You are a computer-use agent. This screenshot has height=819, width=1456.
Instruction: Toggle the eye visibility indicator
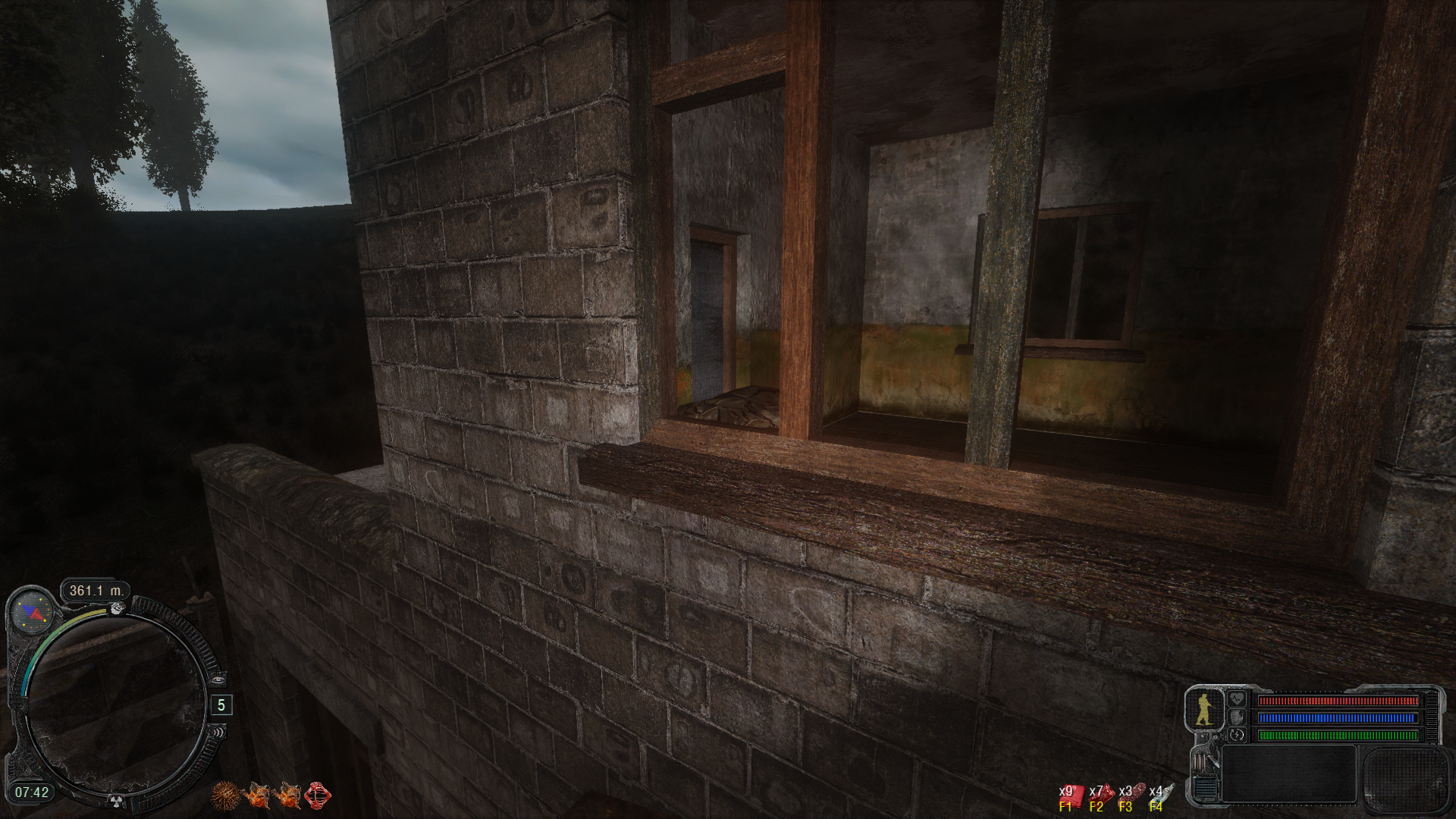[x=218, y=679]
